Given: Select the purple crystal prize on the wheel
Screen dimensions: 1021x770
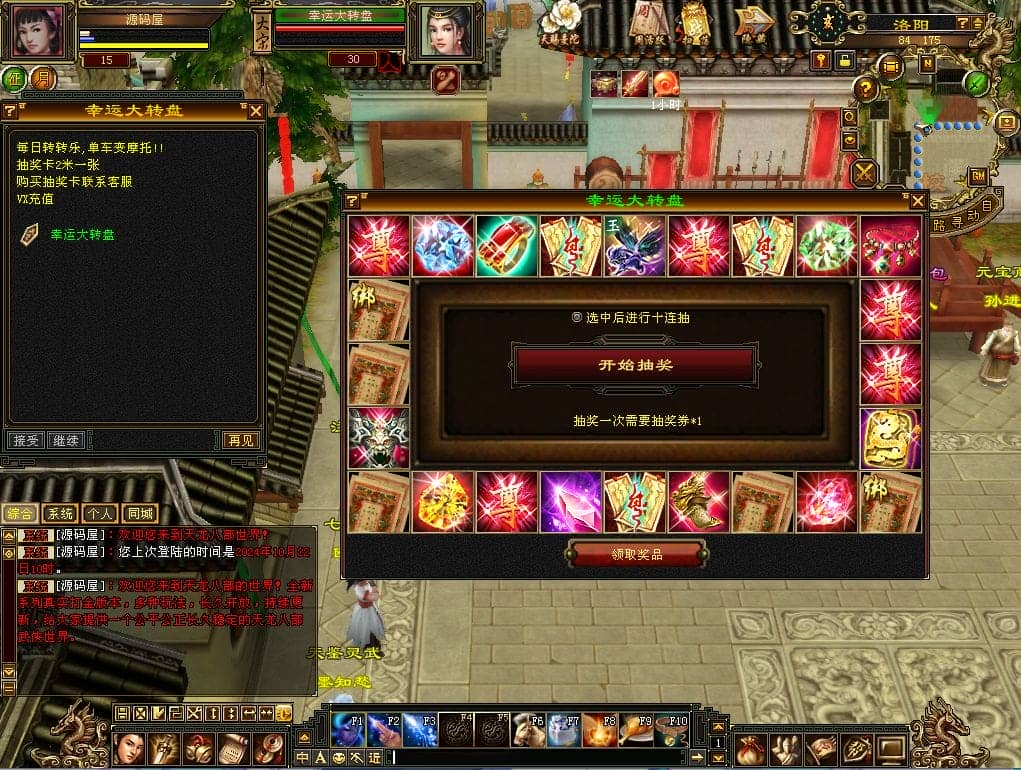Looking at the screenshot, I should (571, 502).
